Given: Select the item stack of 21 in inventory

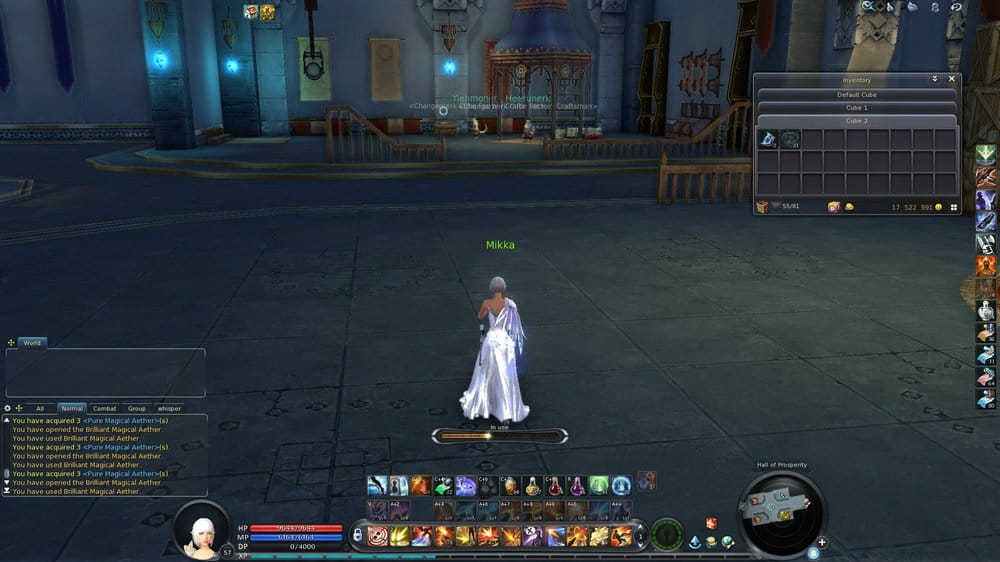Looking at the screenshot, I should pos(790,139).
